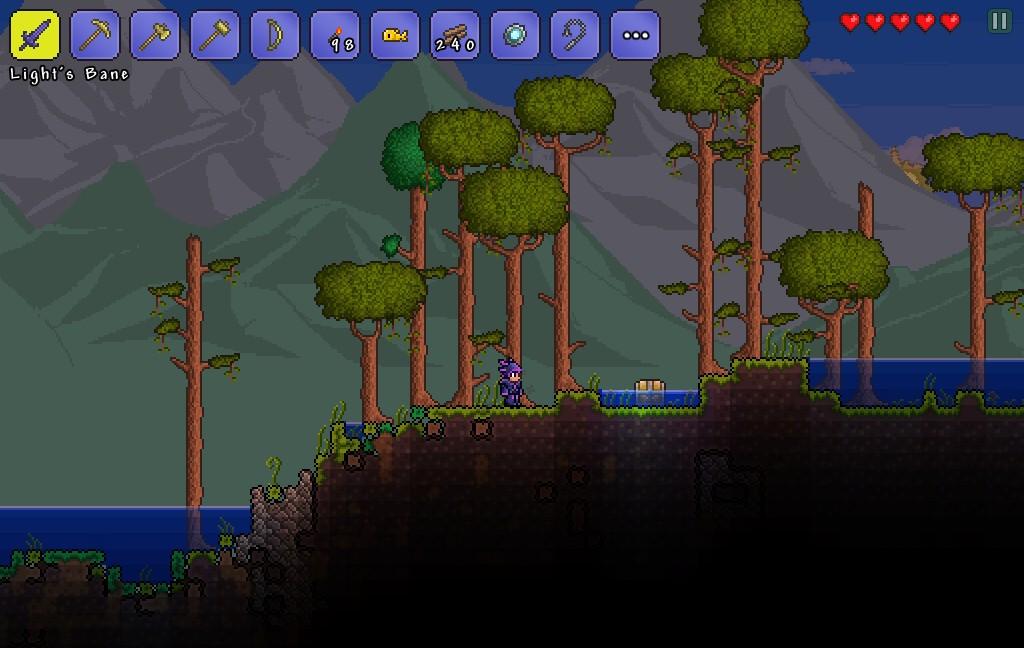Viewport: 1024px width, 648px height.
Task: Choose the axe hotbar slot
Action: [x=155, y=35]
